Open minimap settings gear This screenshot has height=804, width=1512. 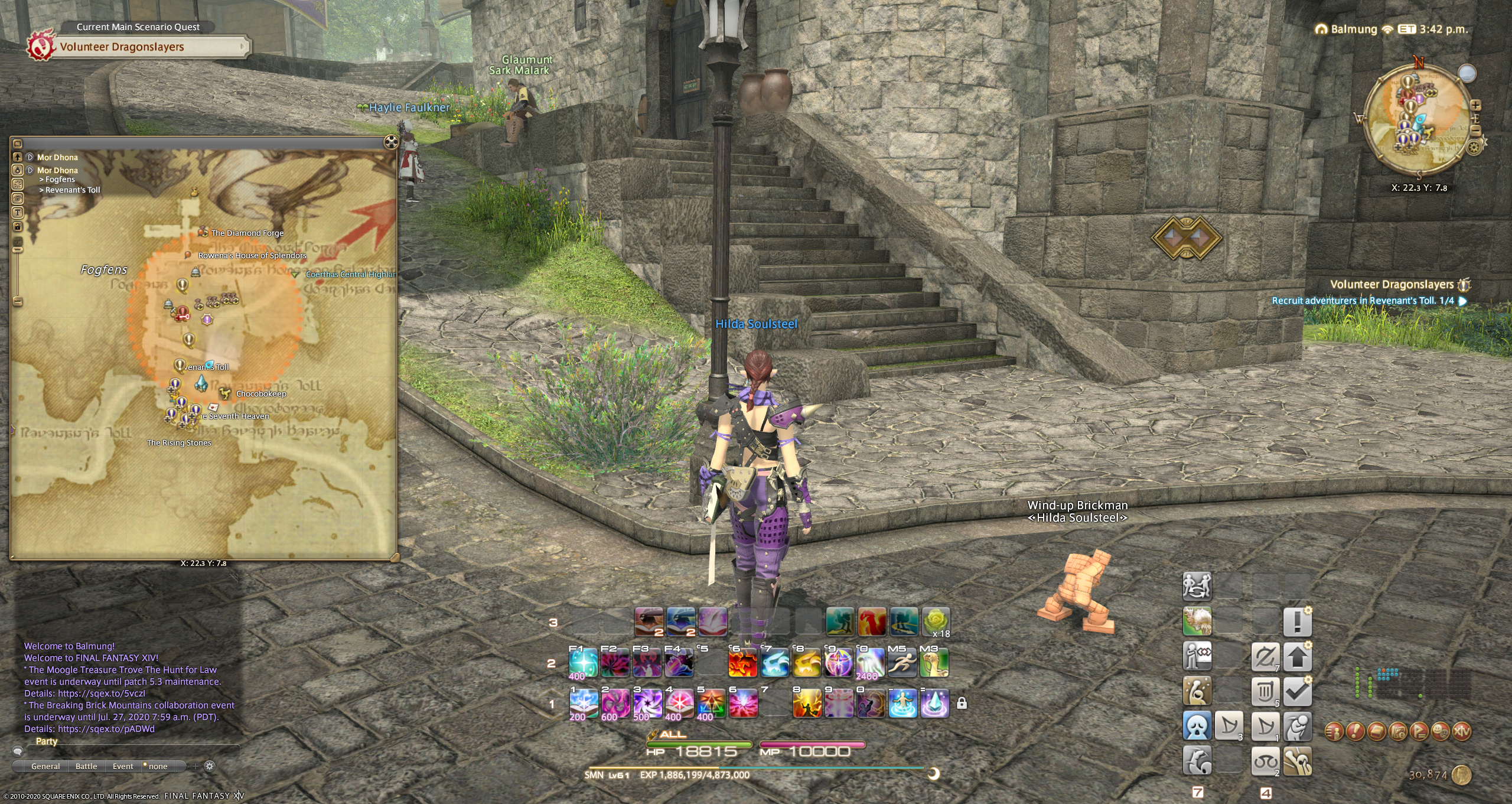(1474, 147)
